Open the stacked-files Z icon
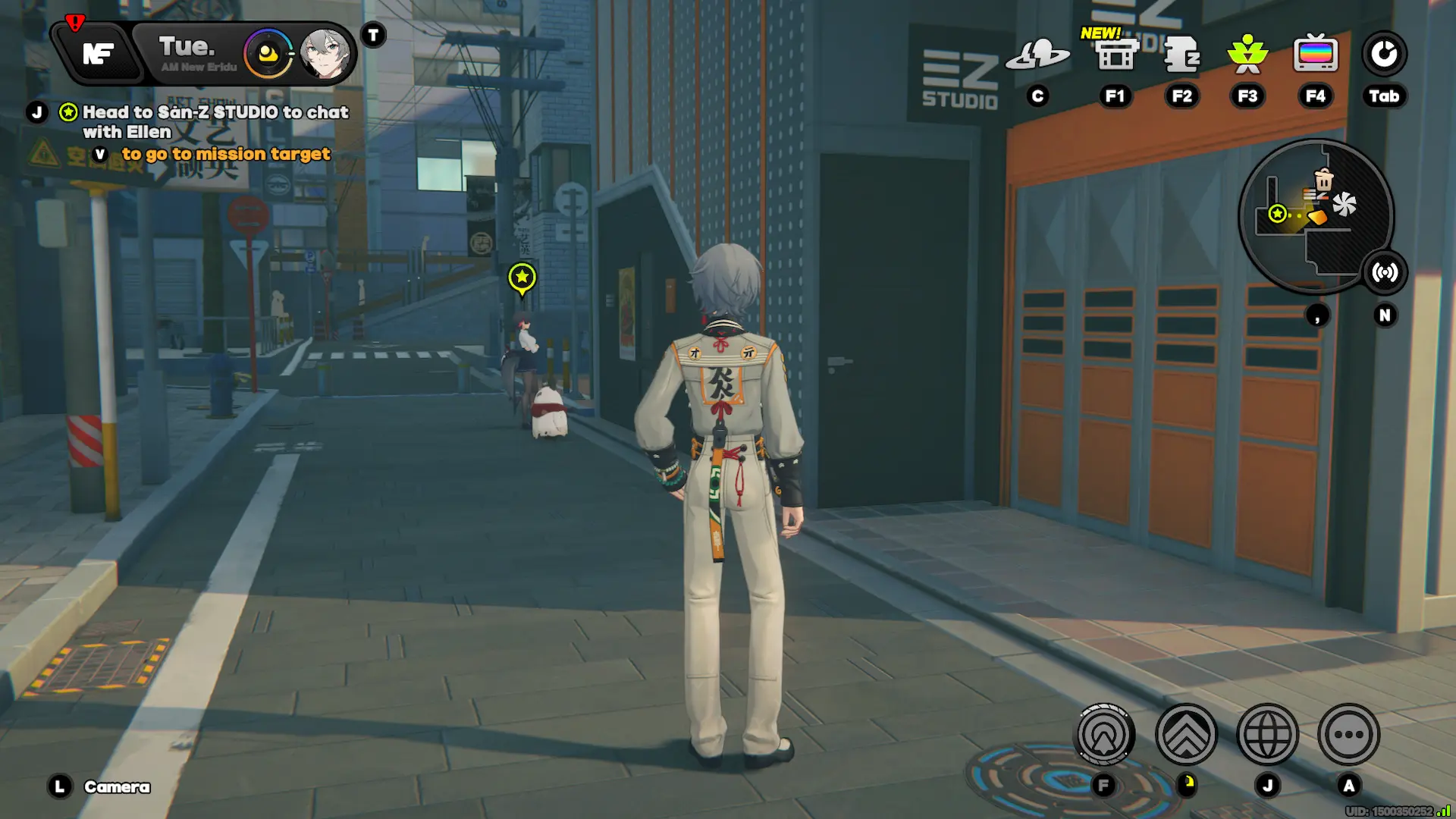The width and height of the screenshot is (1456, 819). 1181,55
